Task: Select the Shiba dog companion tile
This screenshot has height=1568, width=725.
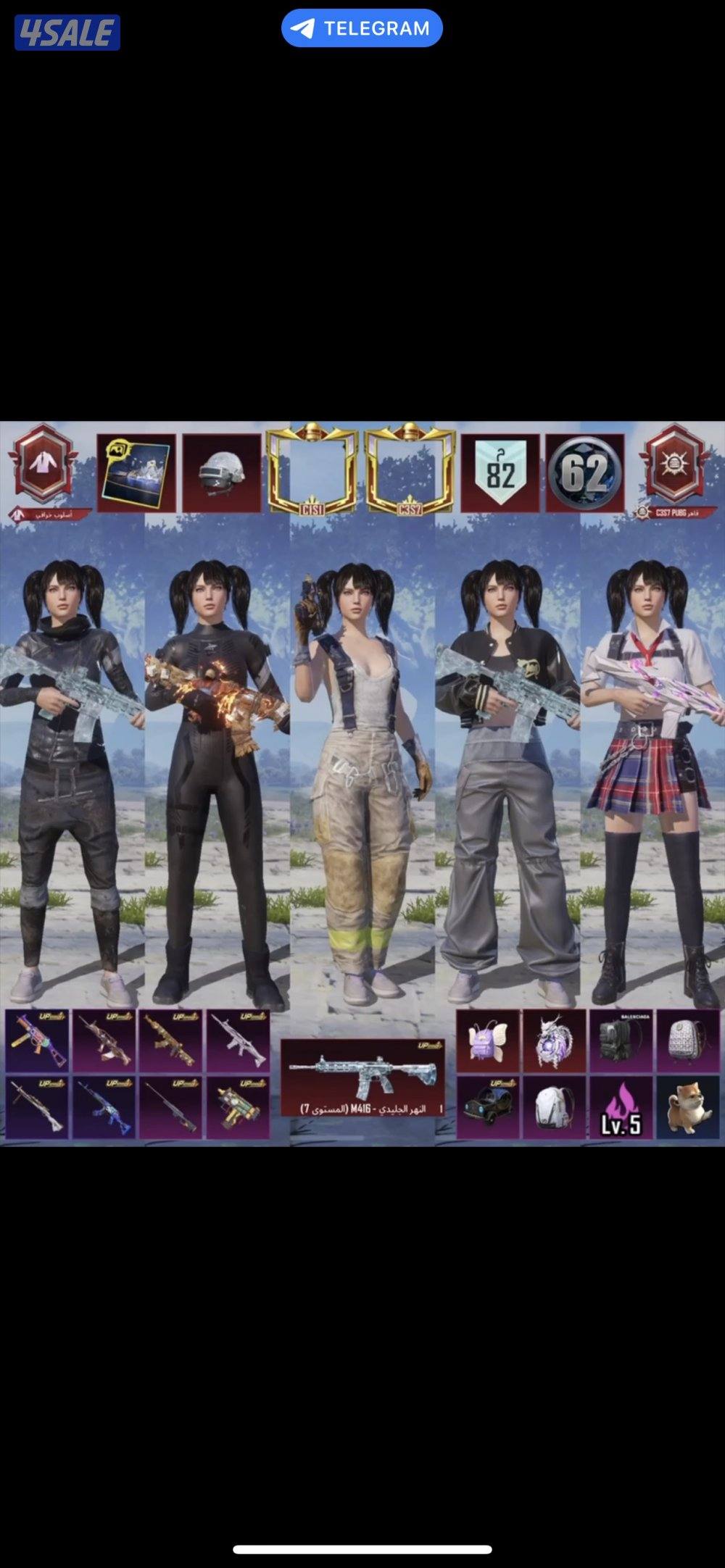Action: [687, 1107]
